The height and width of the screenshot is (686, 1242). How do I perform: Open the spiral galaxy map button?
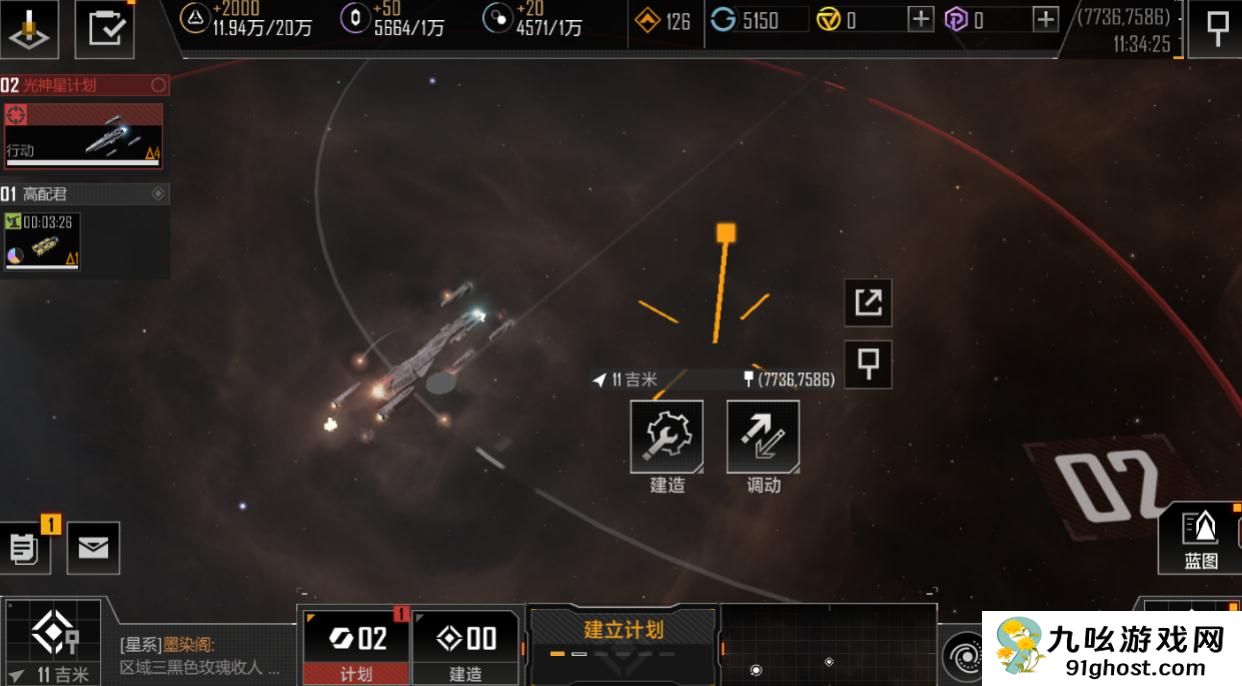click(964, 656)
